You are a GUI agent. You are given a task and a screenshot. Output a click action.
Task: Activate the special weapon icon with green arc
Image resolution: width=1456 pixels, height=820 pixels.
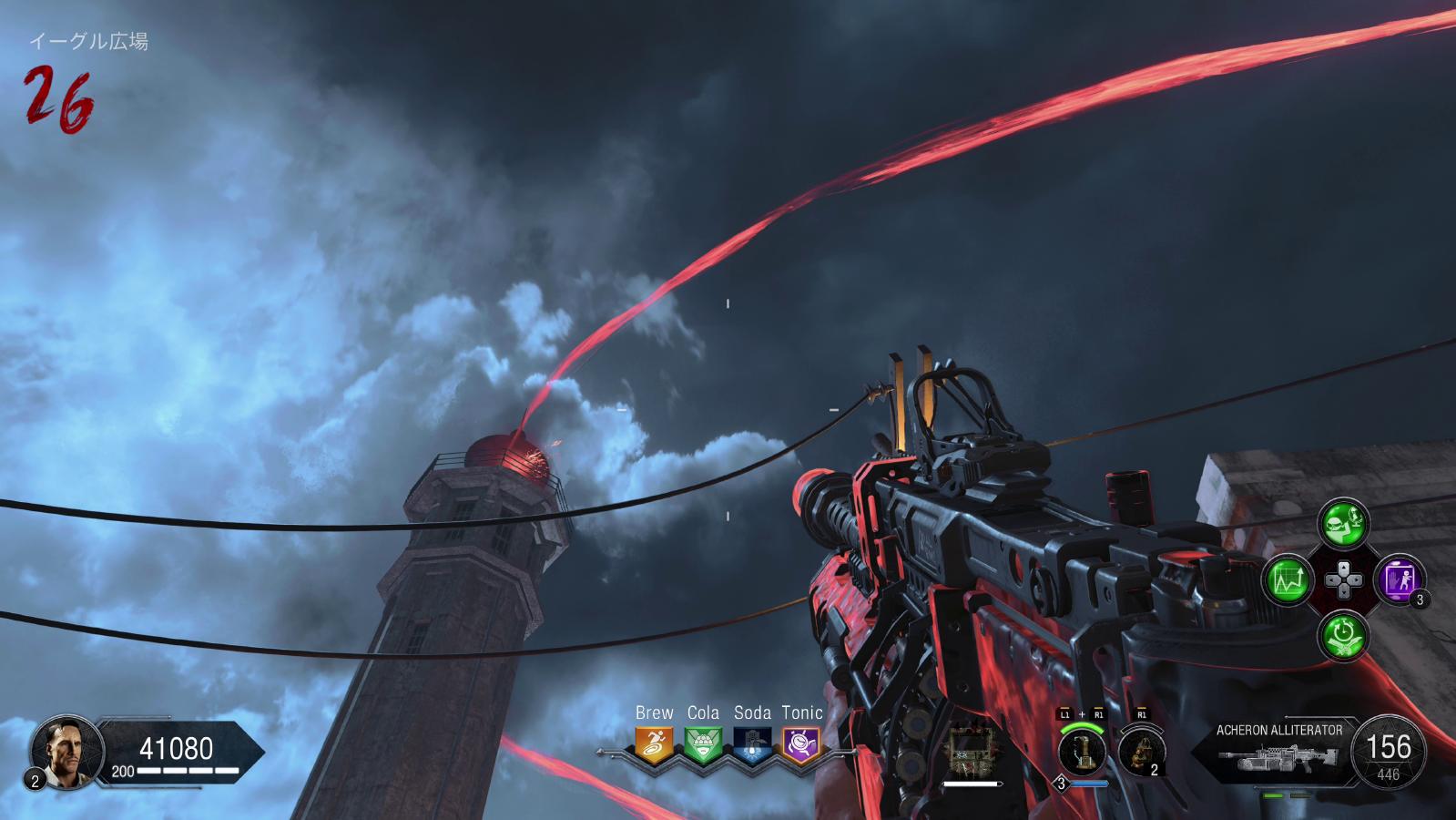click(1083, 751)
